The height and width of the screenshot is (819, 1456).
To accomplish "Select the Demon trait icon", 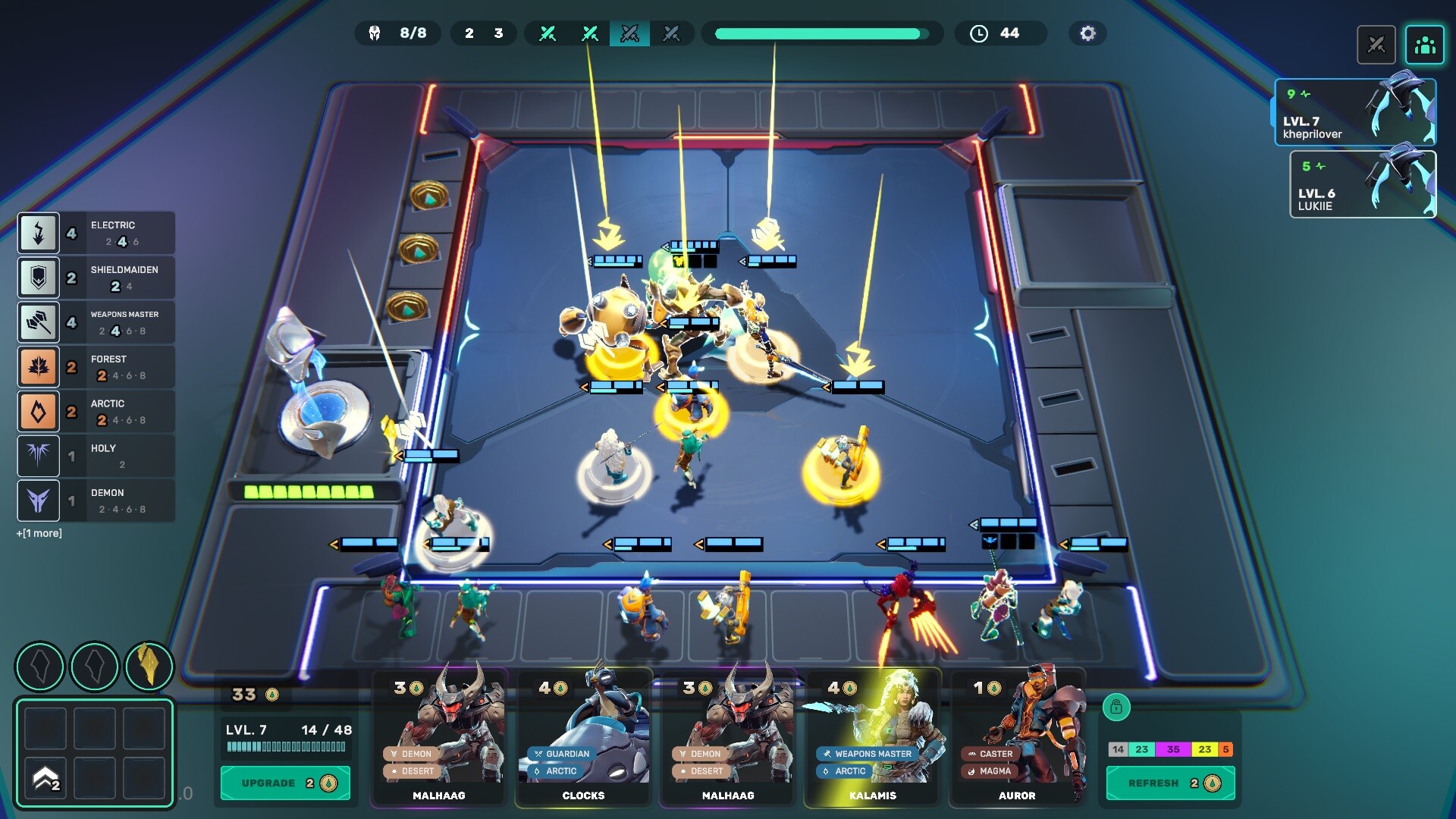I will (x=39, y=500).
